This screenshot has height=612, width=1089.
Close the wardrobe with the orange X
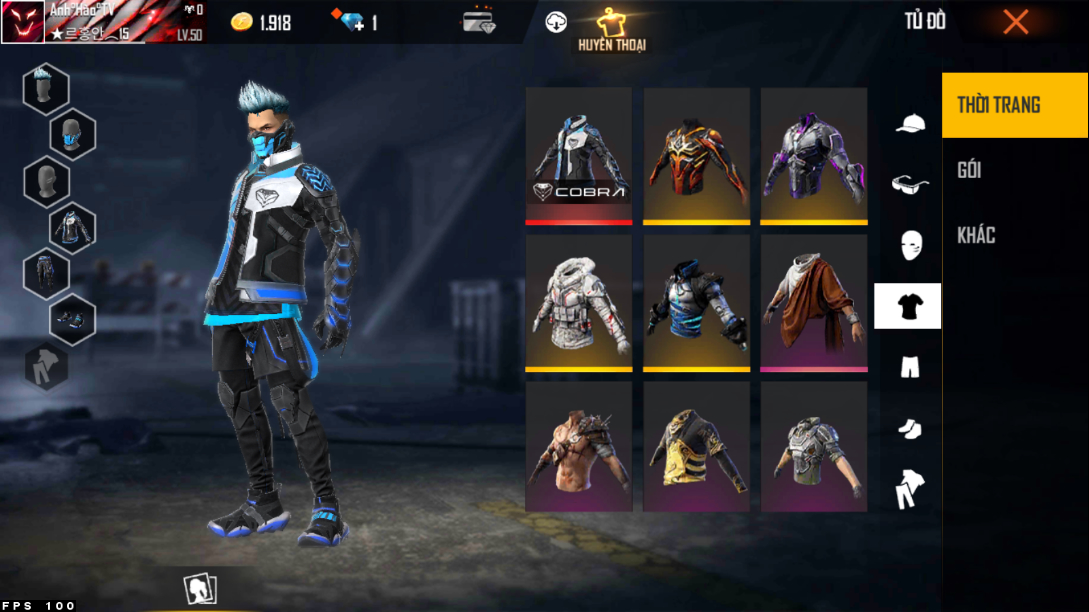[x=1015, y=22]
